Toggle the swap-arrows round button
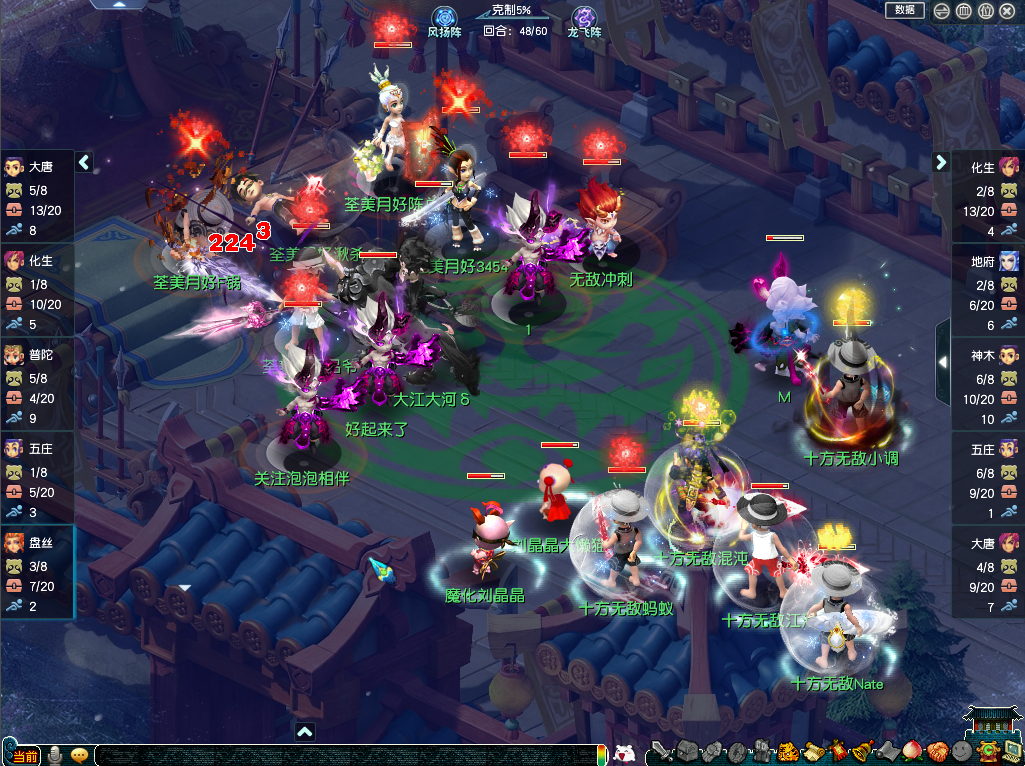The height and width of the screenshot is (766, 1025). (941, 11)
